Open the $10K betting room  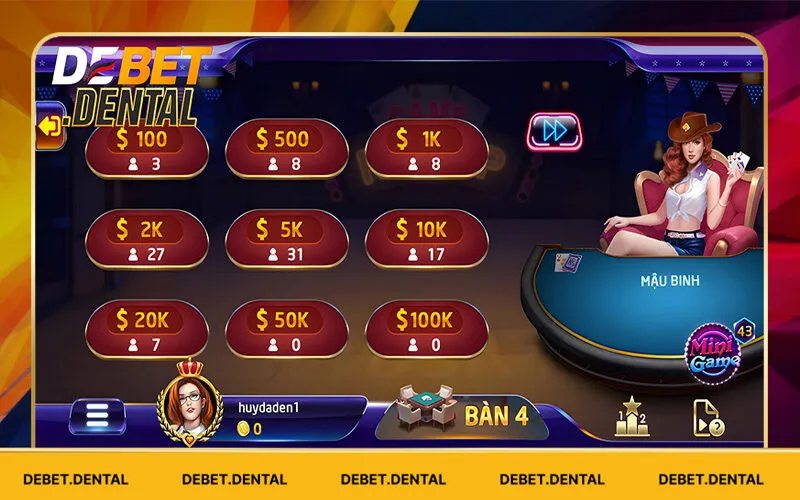426,239
